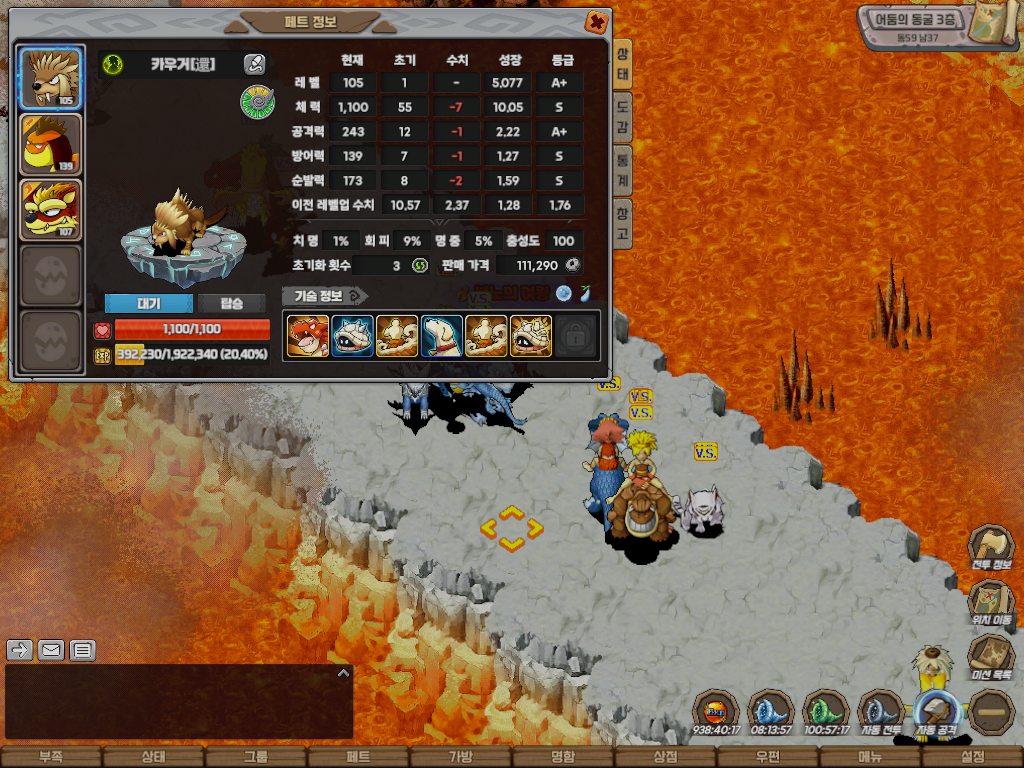Click the pet rename pencil icon
The image size is (1024, 768).
pyautogui.click(x=255, y=65)
